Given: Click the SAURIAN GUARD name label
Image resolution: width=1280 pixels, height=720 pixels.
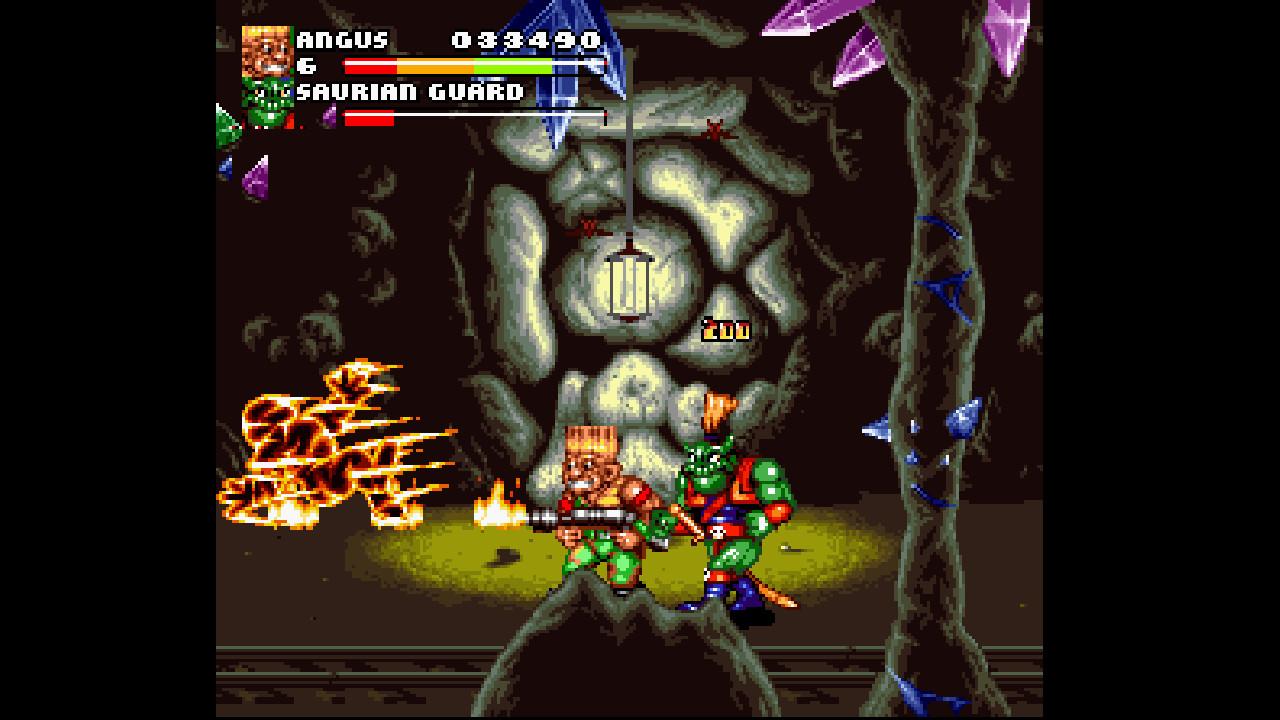Looking at the screenshot, I should click(x=410, y=90).
